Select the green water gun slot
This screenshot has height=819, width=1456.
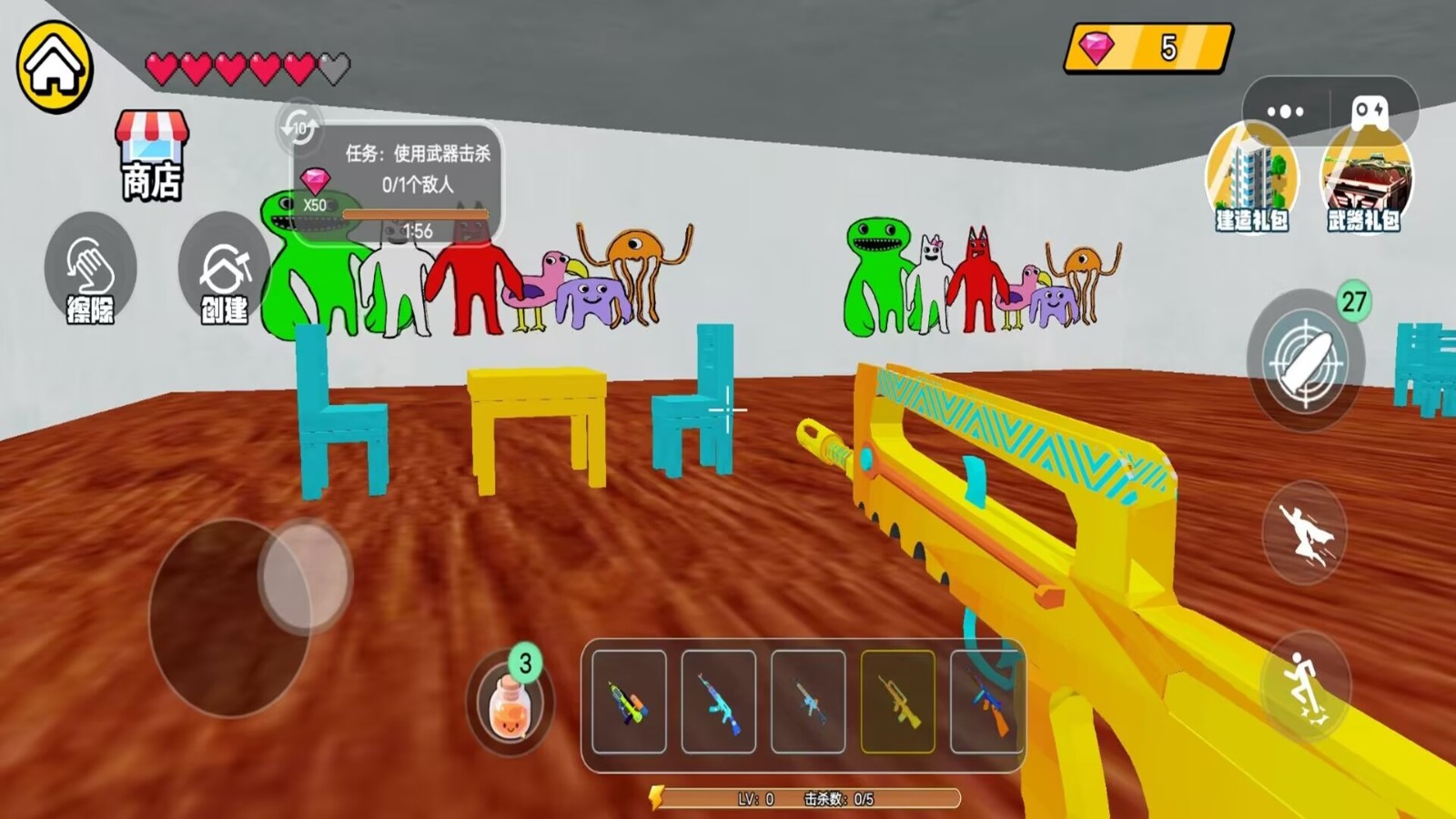pos(629,702)
